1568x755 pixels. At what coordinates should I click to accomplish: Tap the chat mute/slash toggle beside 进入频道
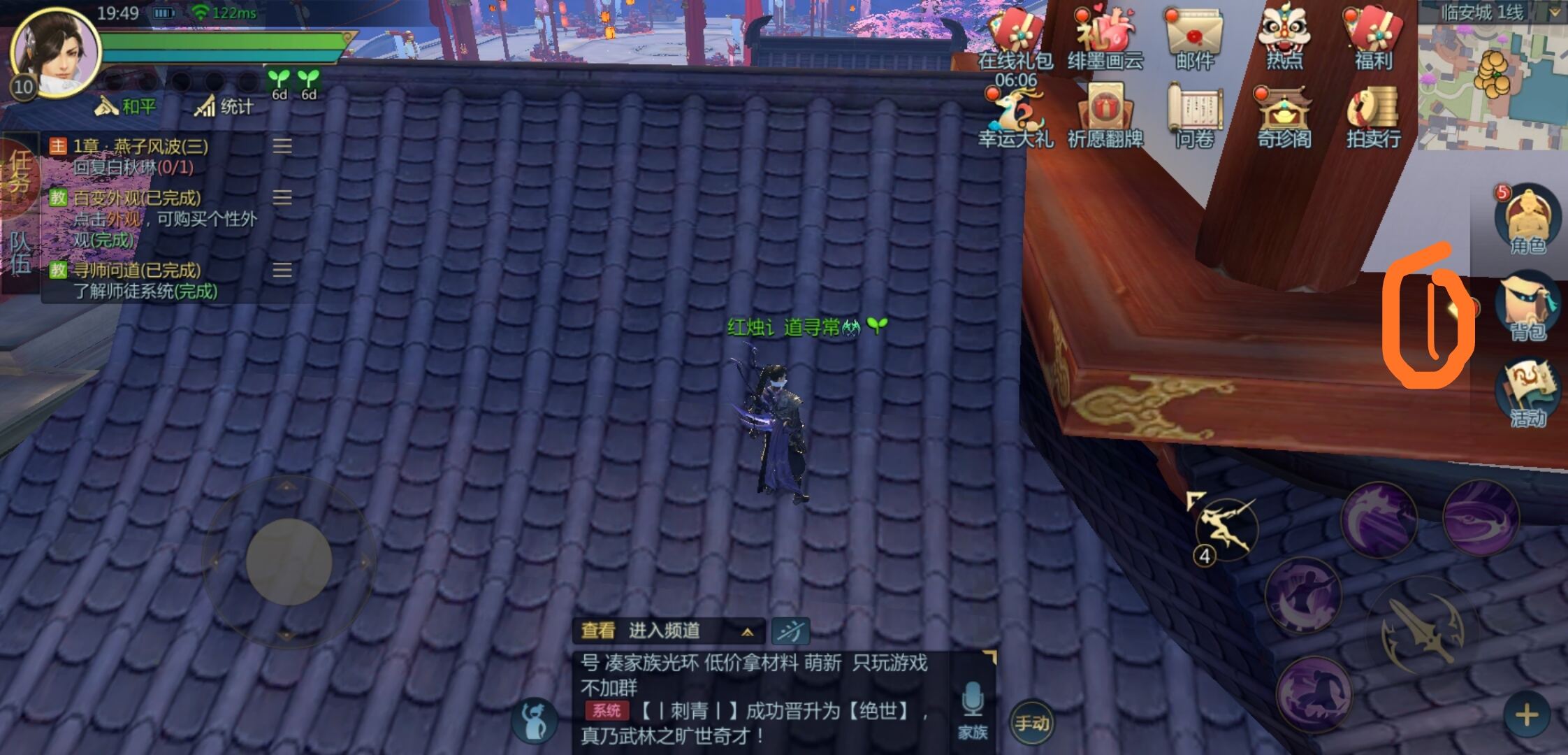click(x=793, y=631)
